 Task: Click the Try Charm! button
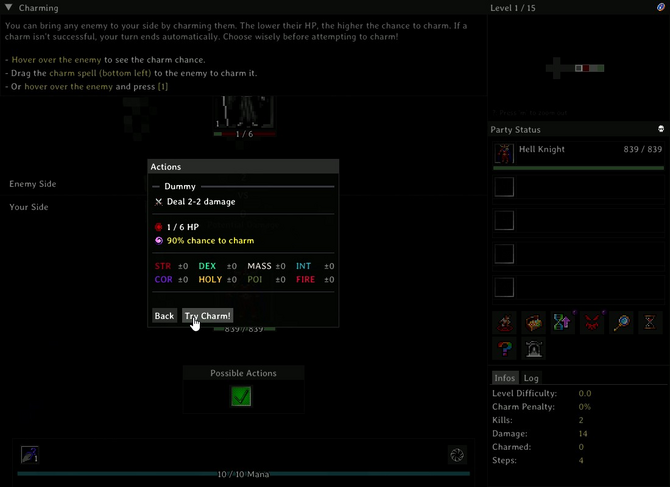(x=208, y=315)
